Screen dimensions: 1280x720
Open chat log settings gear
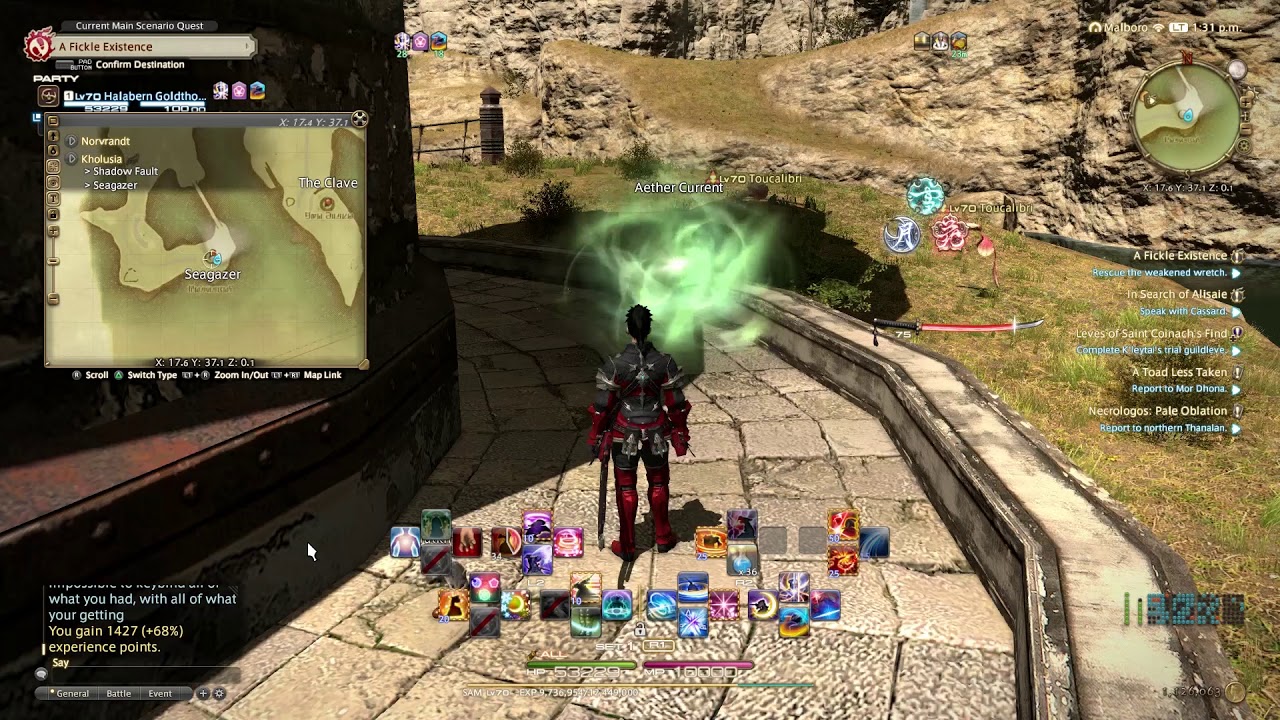(x=219, y=693)
